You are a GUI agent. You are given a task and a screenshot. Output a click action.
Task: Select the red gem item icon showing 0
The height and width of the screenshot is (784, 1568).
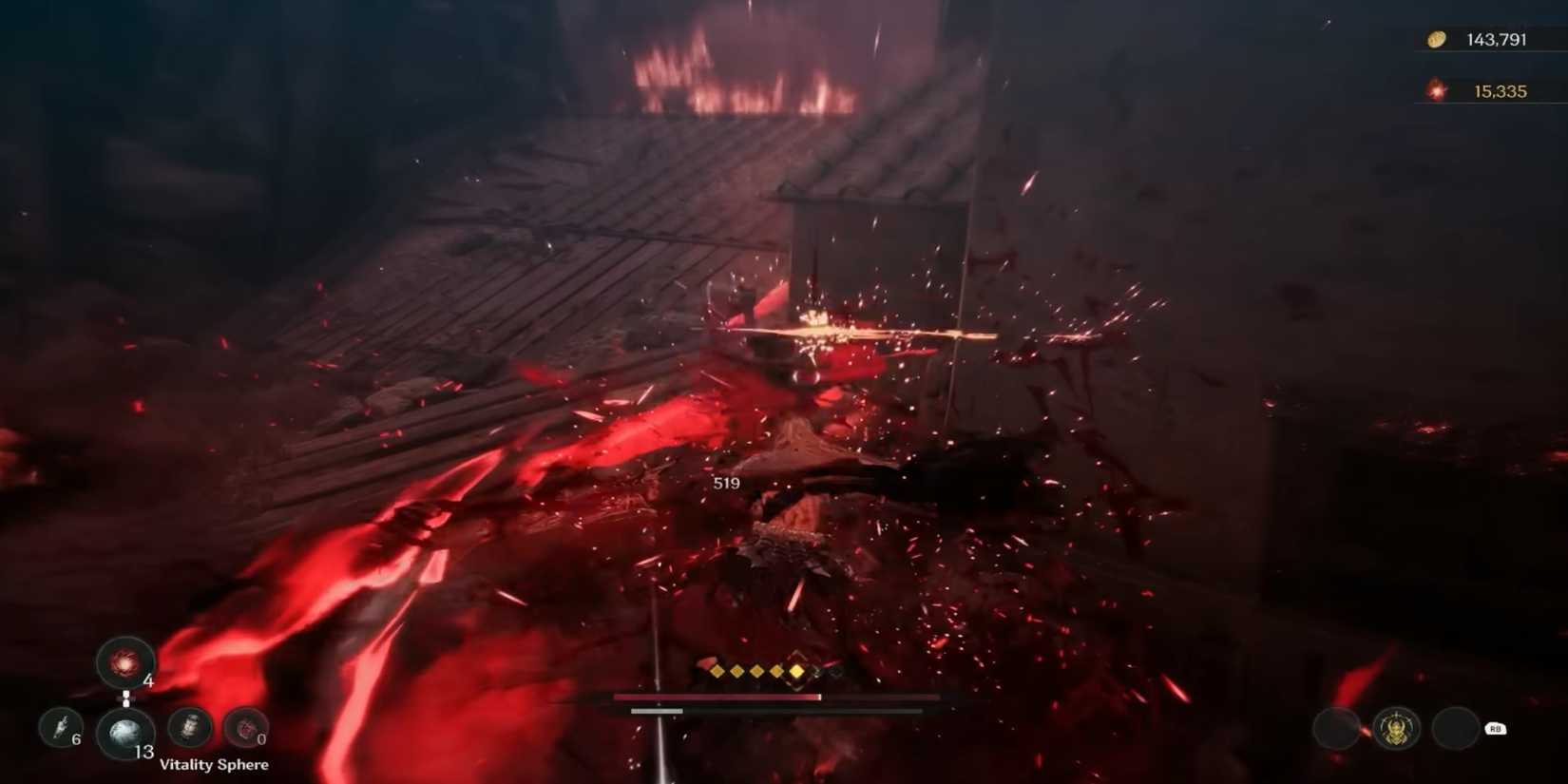(245, 726)
